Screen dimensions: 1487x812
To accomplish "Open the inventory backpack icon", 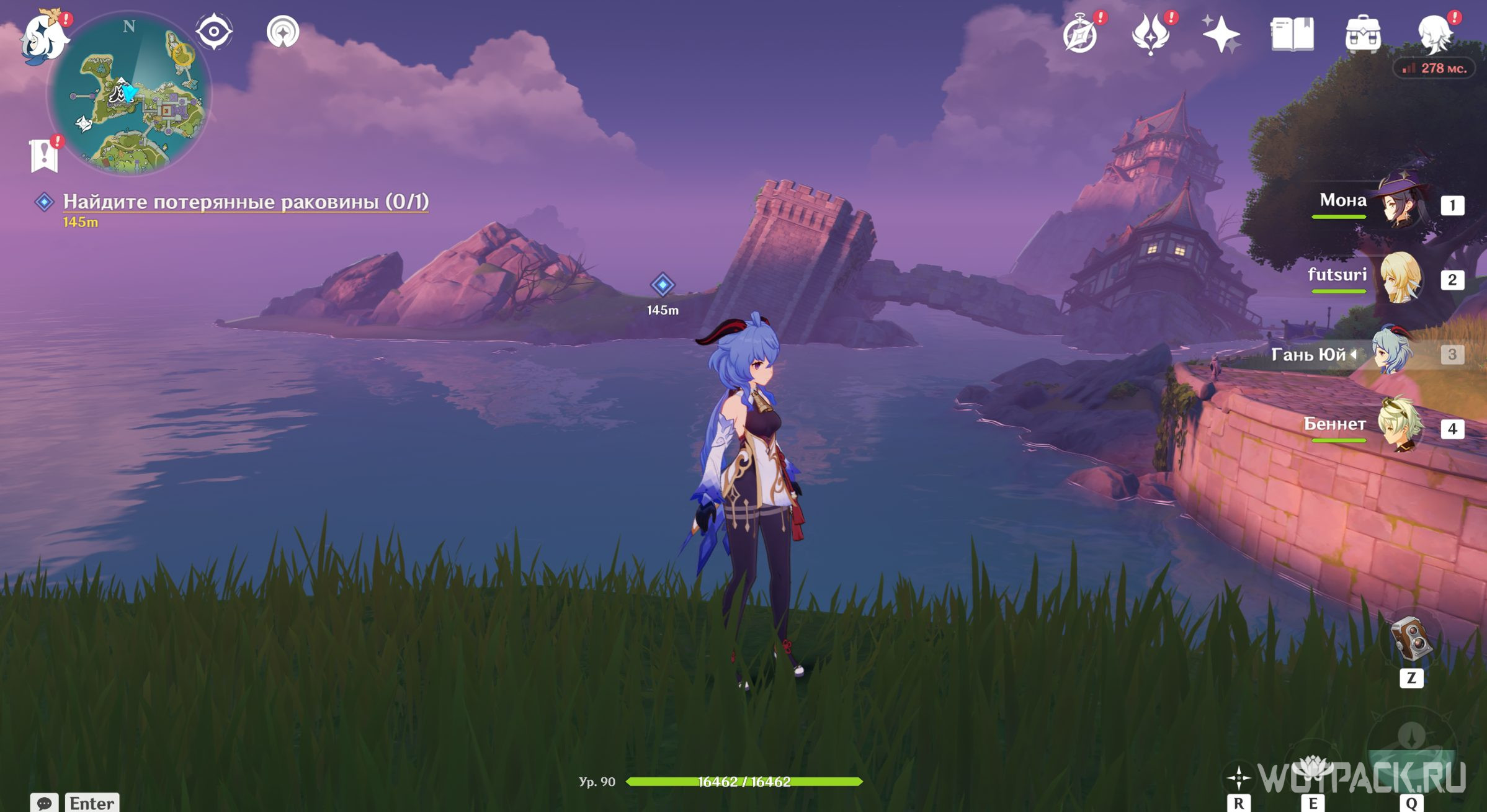I will click(x=1362, y=34).
